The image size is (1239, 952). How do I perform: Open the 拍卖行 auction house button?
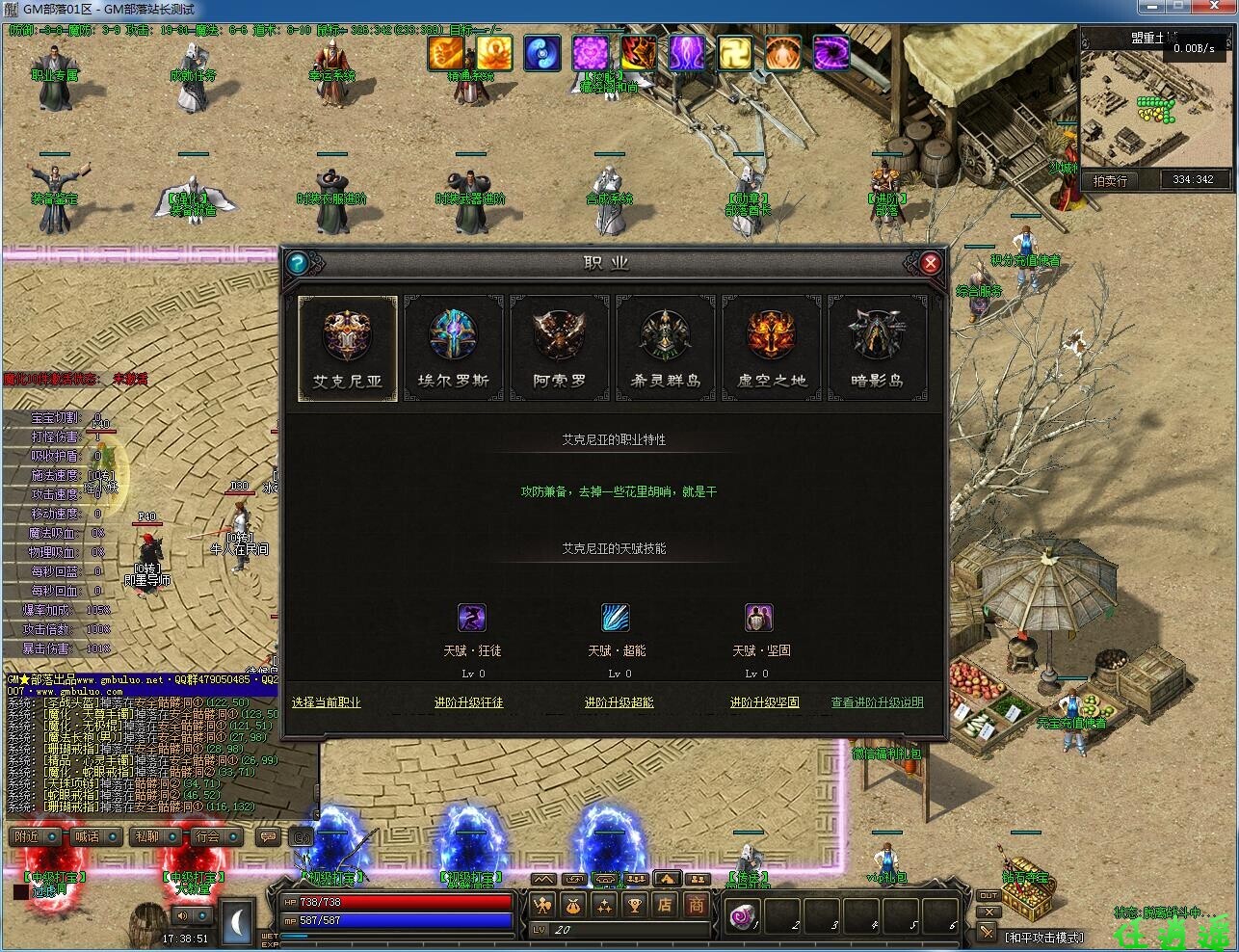pos(1110,180)
